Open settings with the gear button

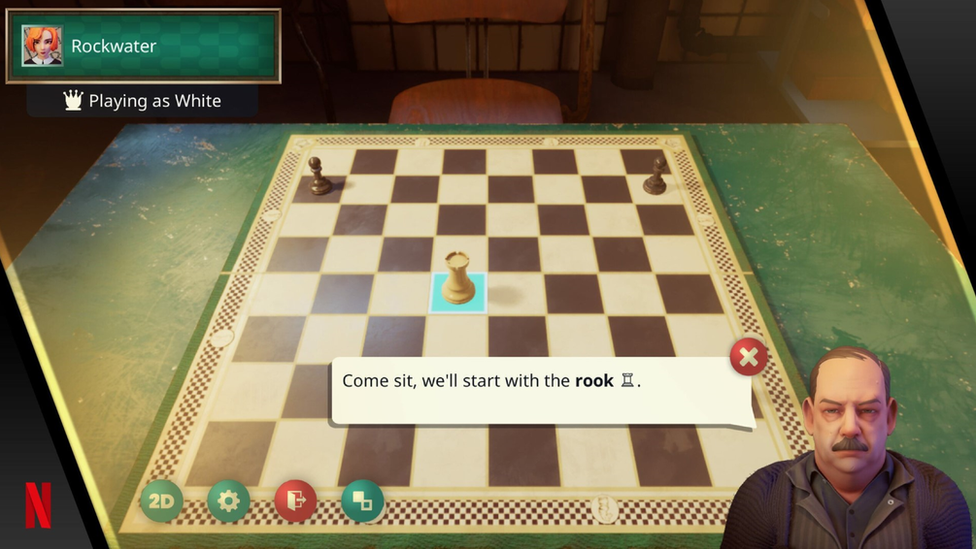point(228,501)
